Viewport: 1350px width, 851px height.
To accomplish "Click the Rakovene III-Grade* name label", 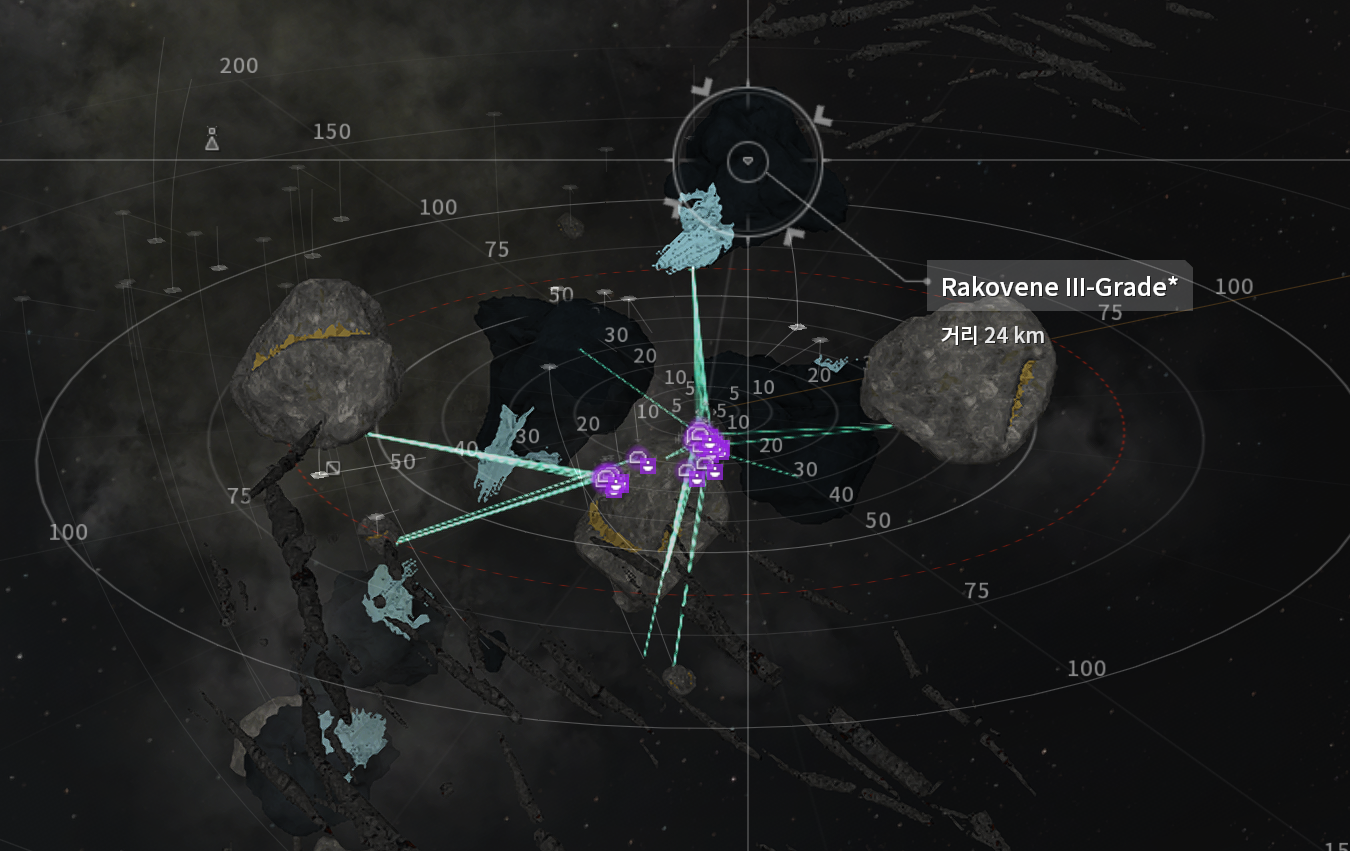I will click(x=1059, y=287).
